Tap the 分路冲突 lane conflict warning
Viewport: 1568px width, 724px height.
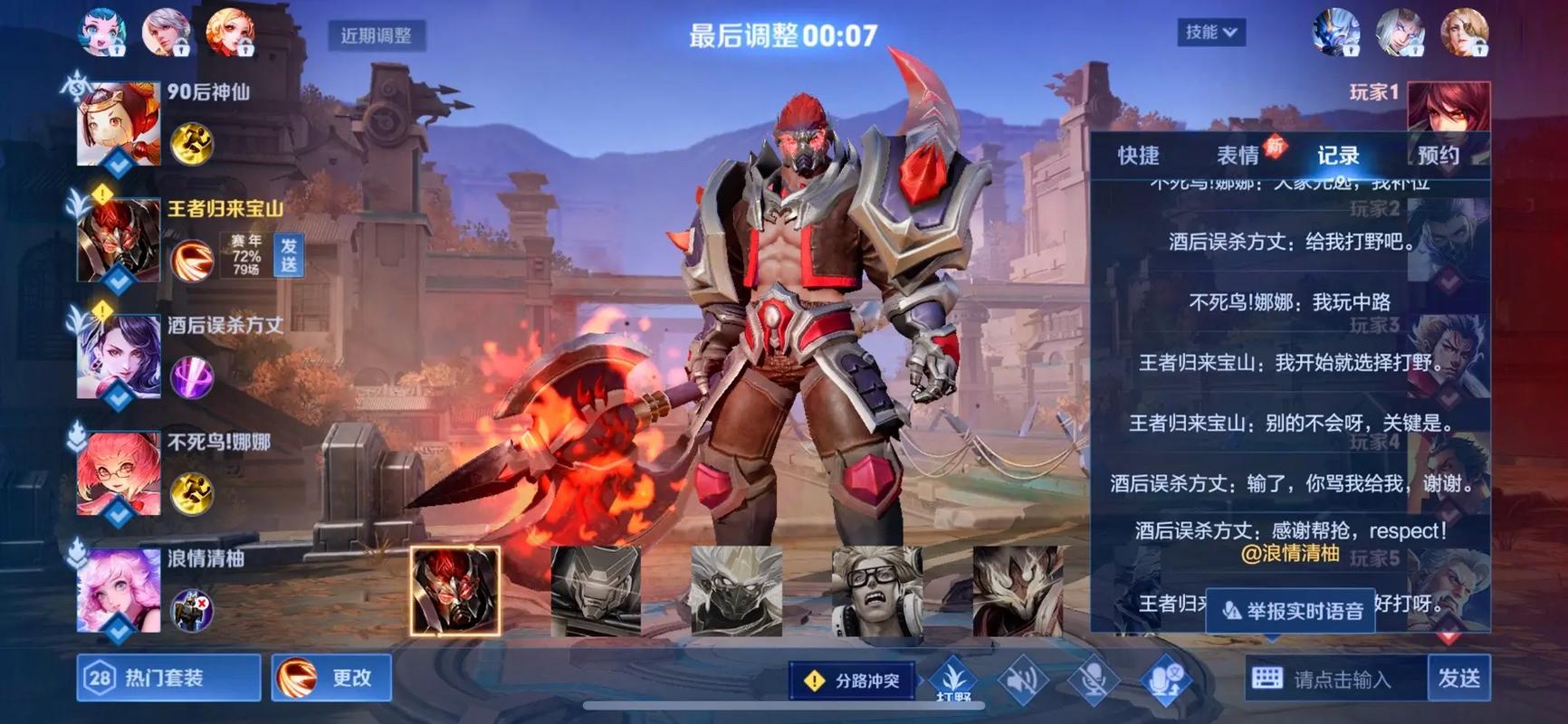coord(853,681)
